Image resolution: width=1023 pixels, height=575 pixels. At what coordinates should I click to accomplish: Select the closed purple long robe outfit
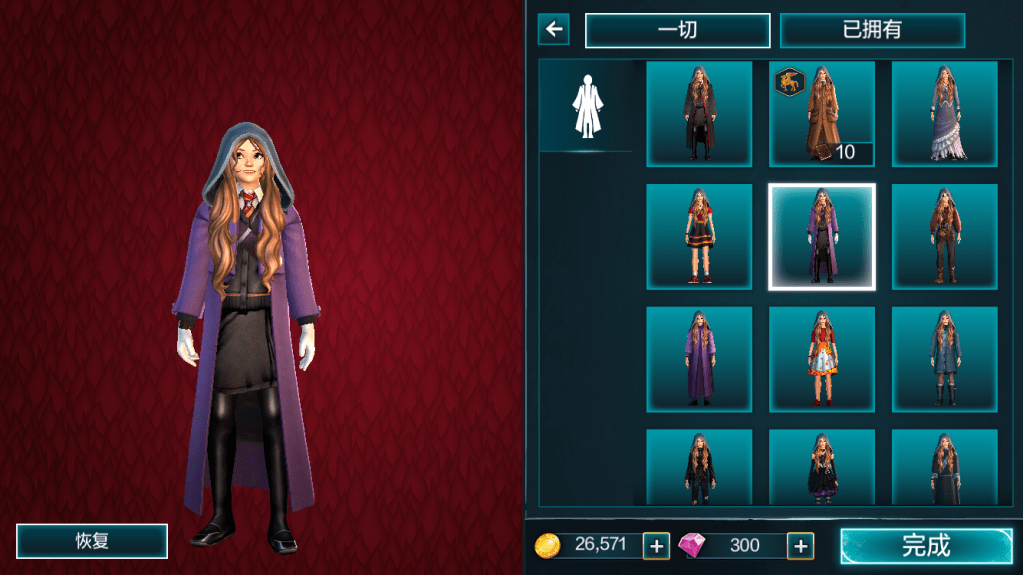coord(699,359)
